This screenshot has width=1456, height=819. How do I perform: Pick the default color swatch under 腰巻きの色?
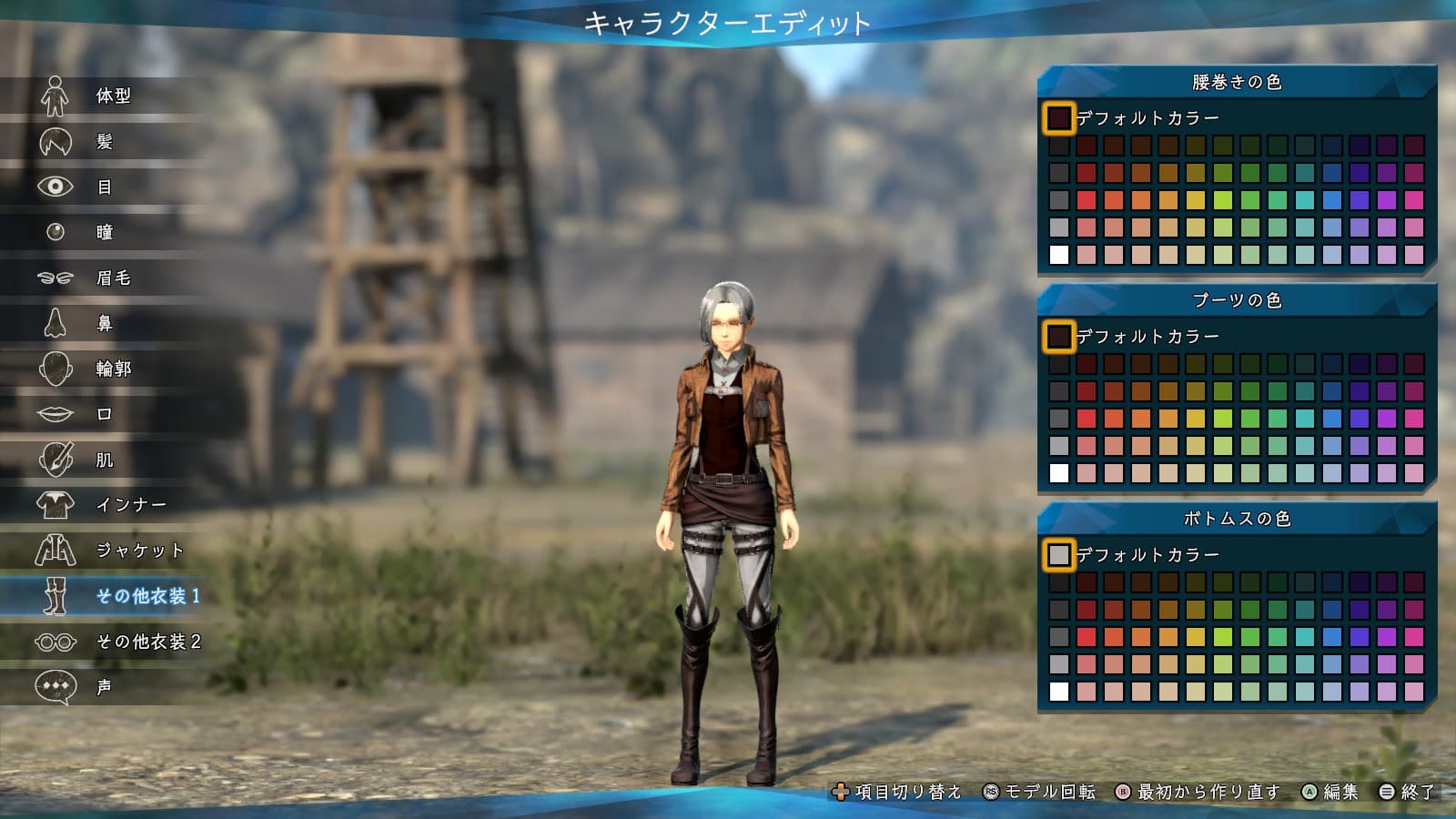(1059, 118)
